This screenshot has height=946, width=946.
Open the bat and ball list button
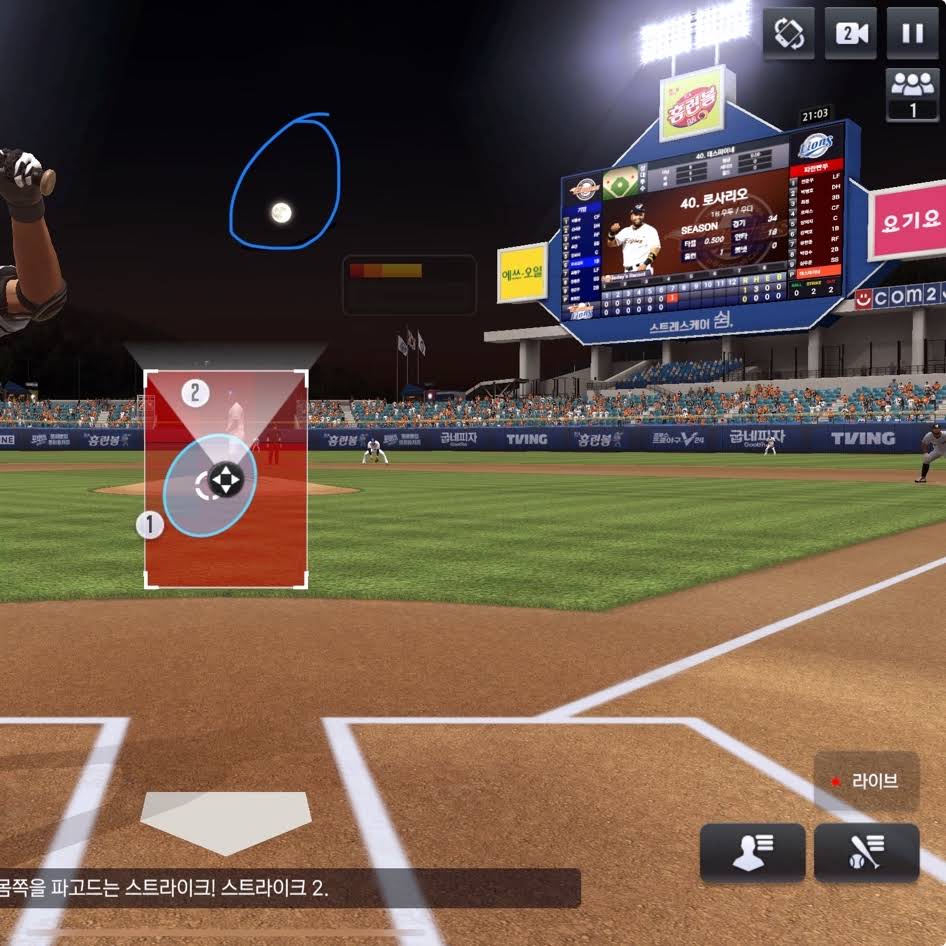[866, 853]
